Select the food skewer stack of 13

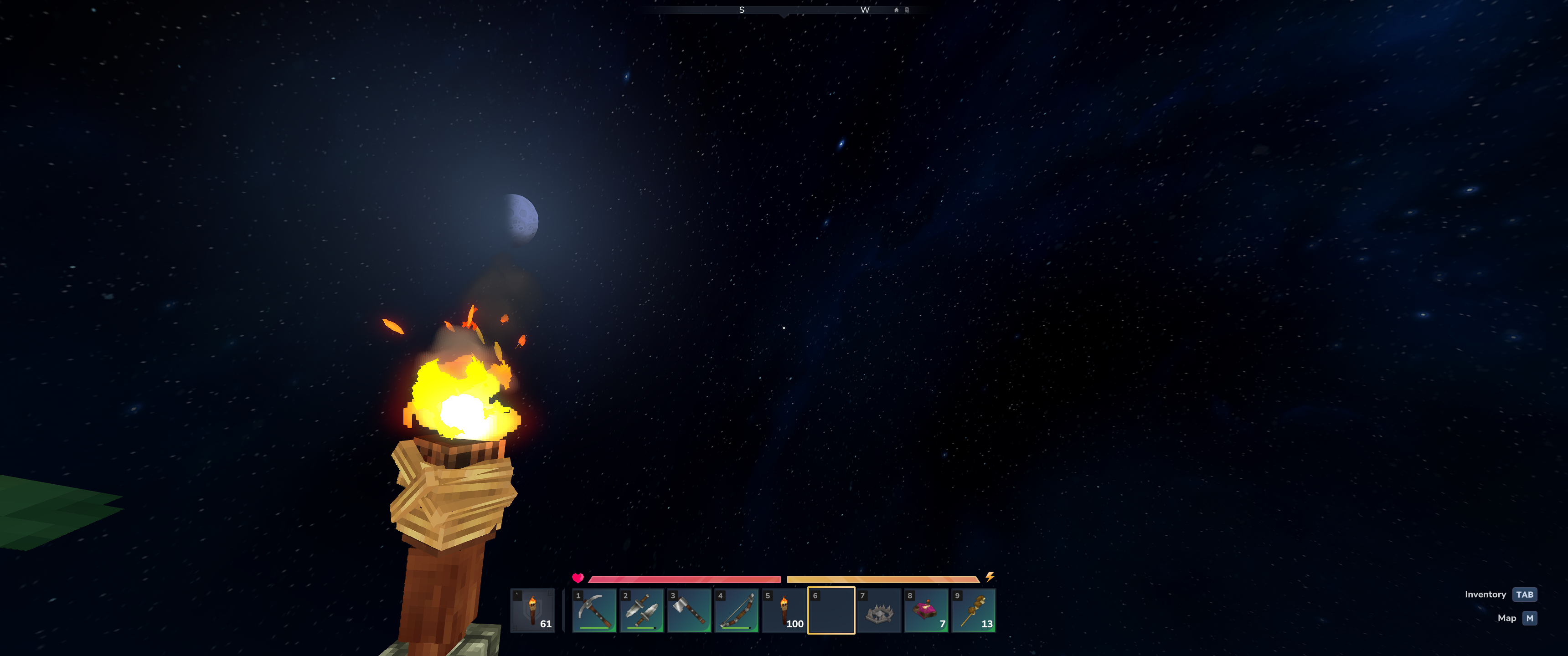974,610
